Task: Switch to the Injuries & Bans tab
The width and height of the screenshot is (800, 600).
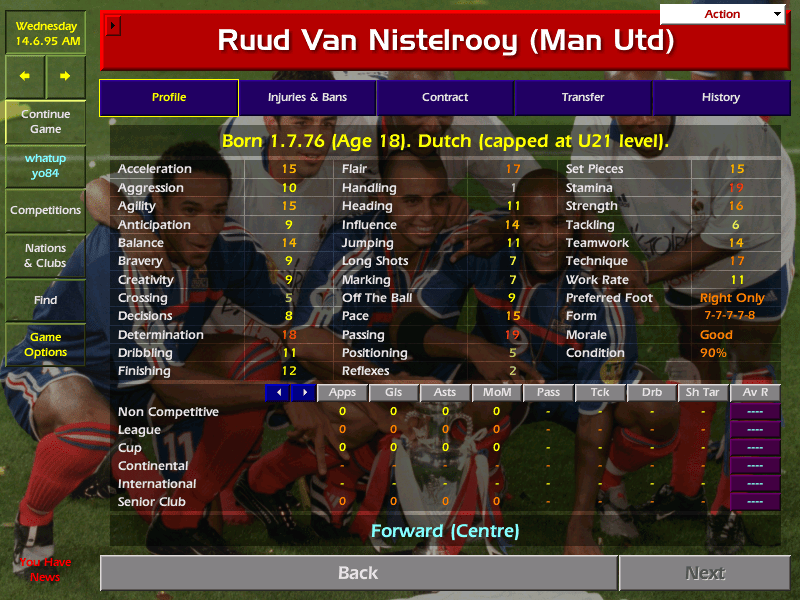Action: (307, 98)
